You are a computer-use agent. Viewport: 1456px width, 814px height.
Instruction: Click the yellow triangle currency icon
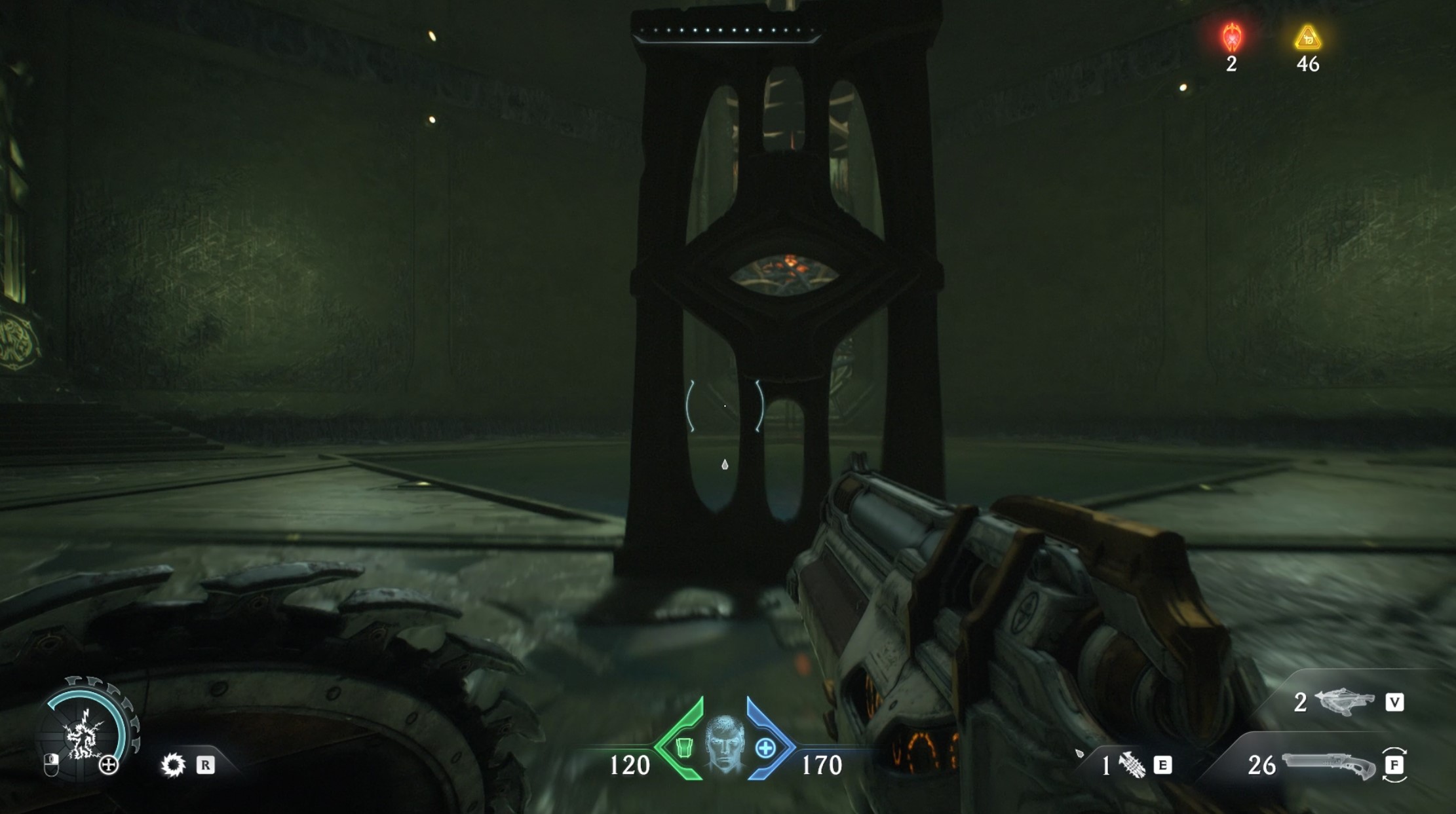1308,38
